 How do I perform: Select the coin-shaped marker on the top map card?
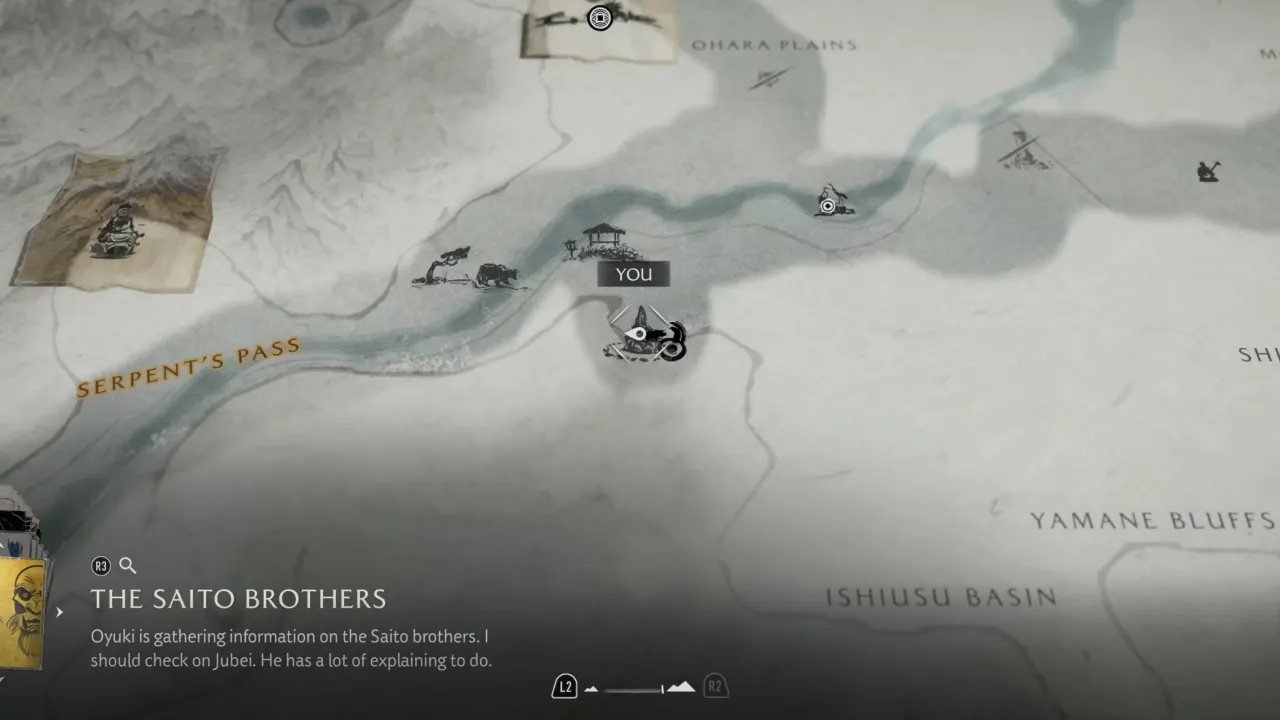(599, 18)
